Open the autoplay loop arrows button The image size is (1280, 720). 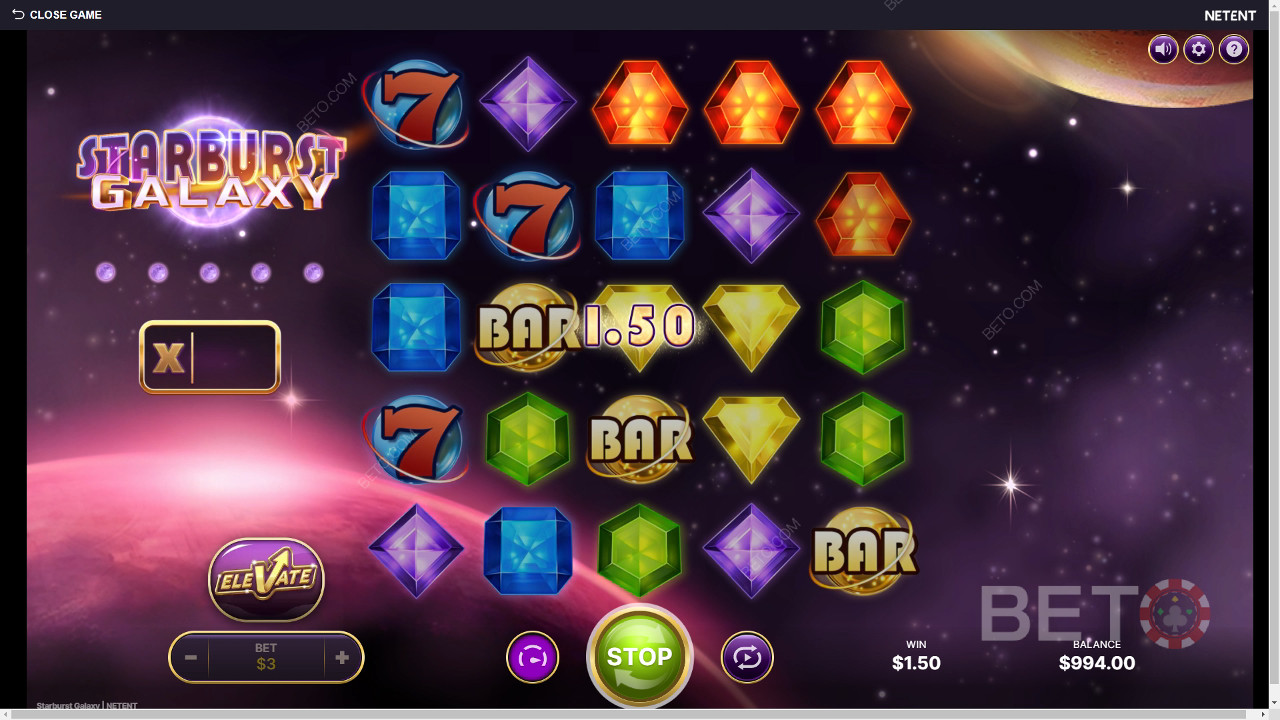[x=747, y=658]
